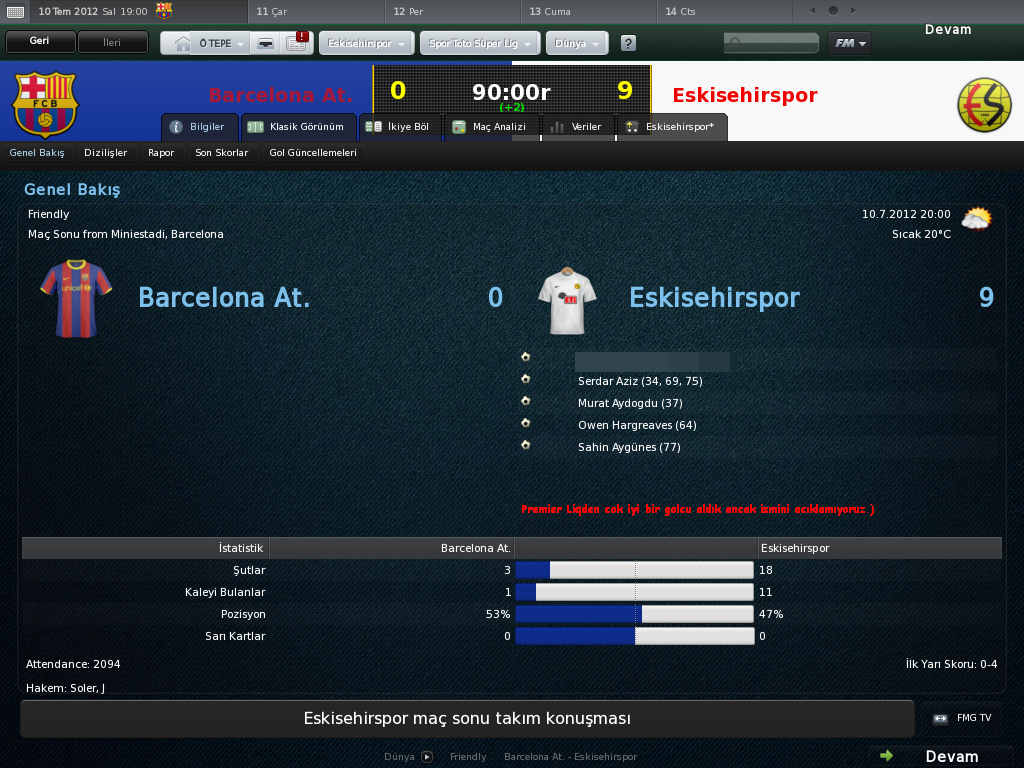The width and height of the screenshot is (1024, 768).
Task: Start Eskisehirspor maç sonu takım konuşması
Action: click(x=467, y=719)
